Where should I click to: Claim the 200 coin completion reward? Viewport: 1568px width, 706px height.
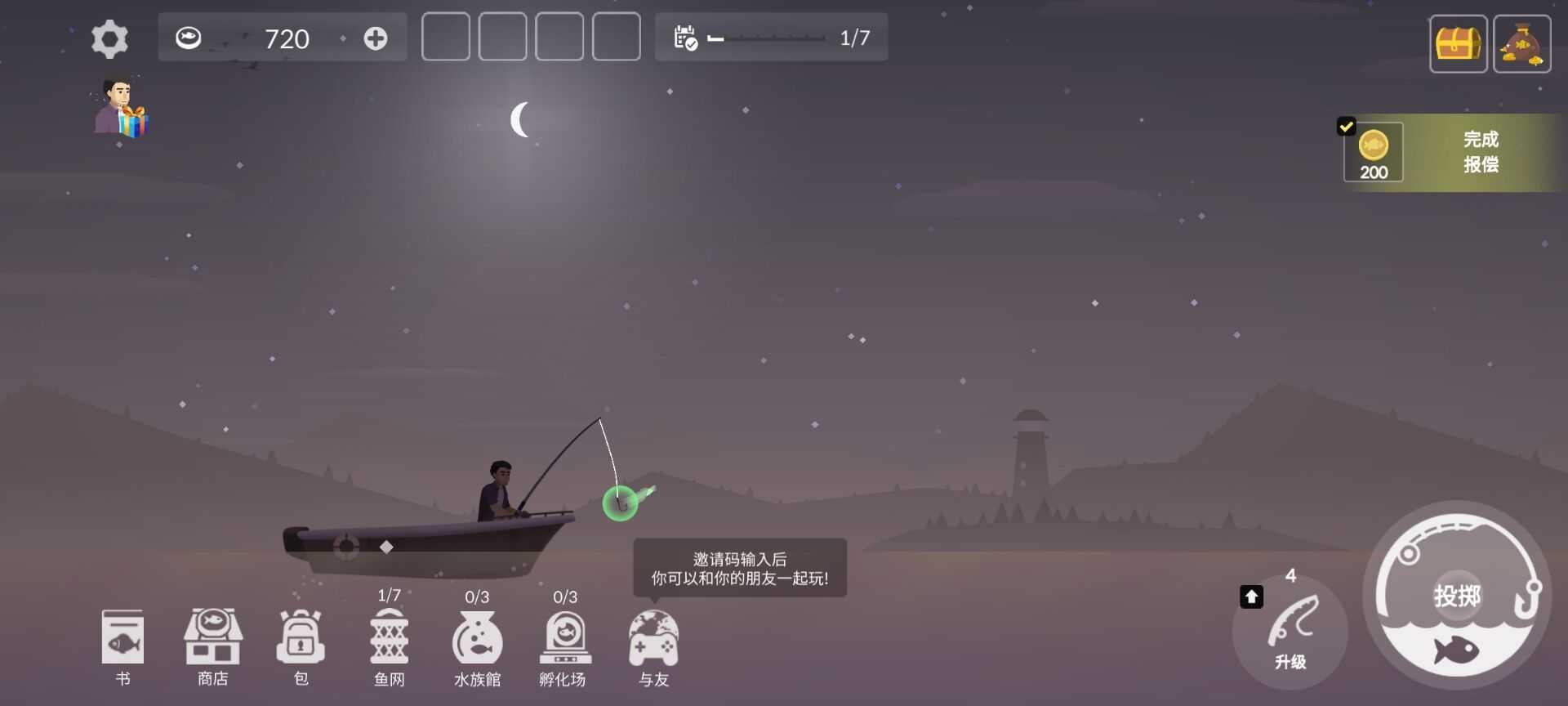(1454, 153)
